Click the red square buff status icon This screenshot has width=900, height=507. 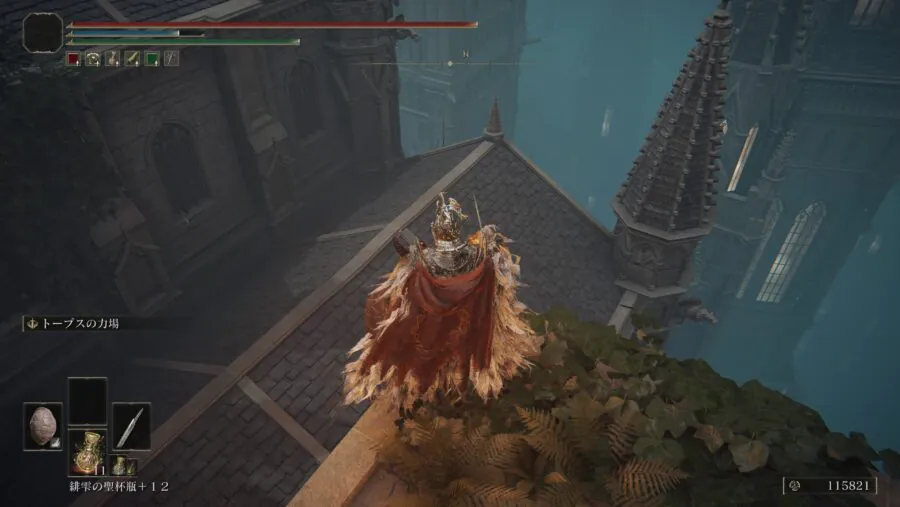coord(73,59)
